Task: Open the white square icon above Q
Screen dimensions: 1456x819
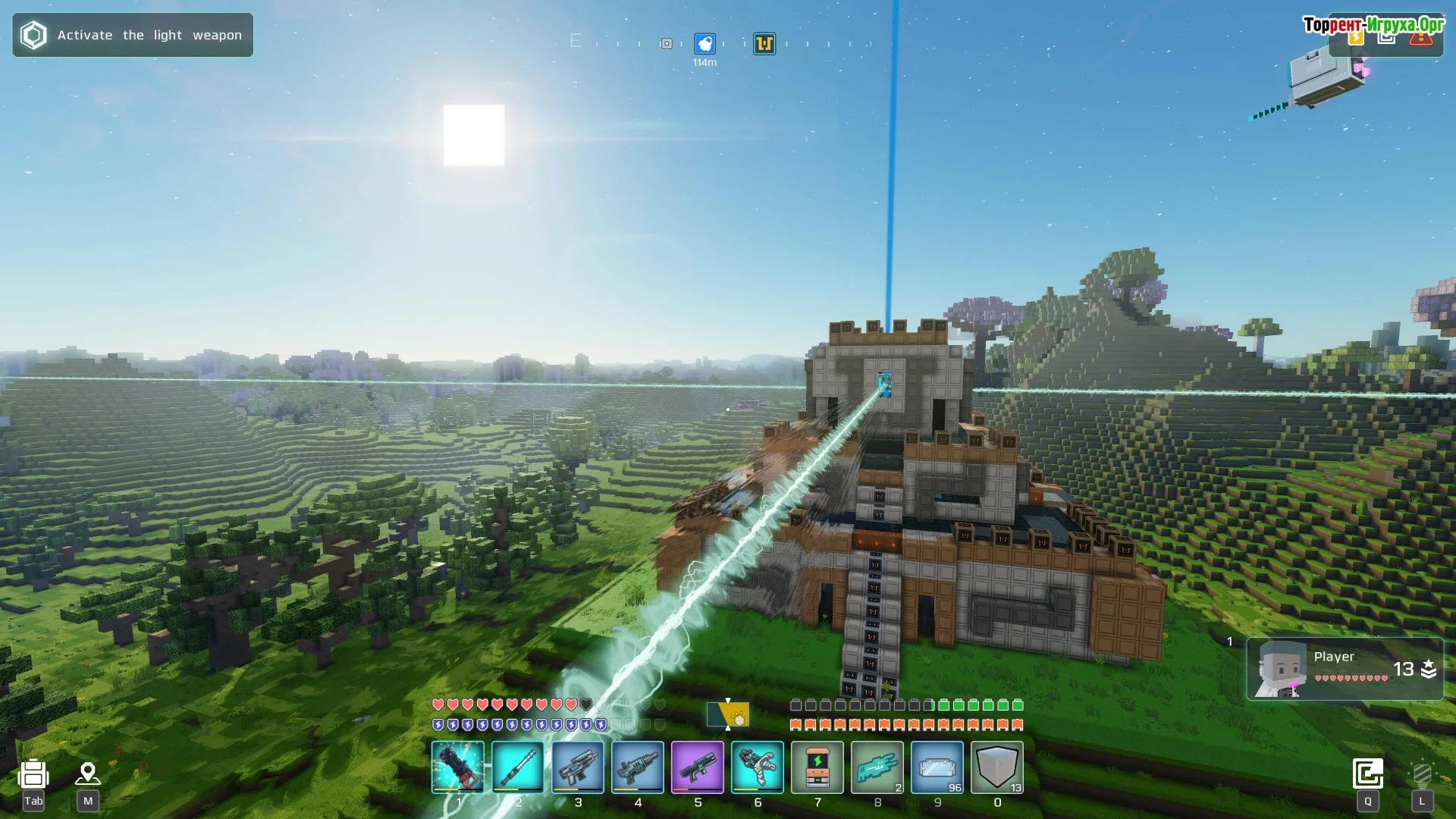Action: pyautogui.click(x=1368, y=773)
